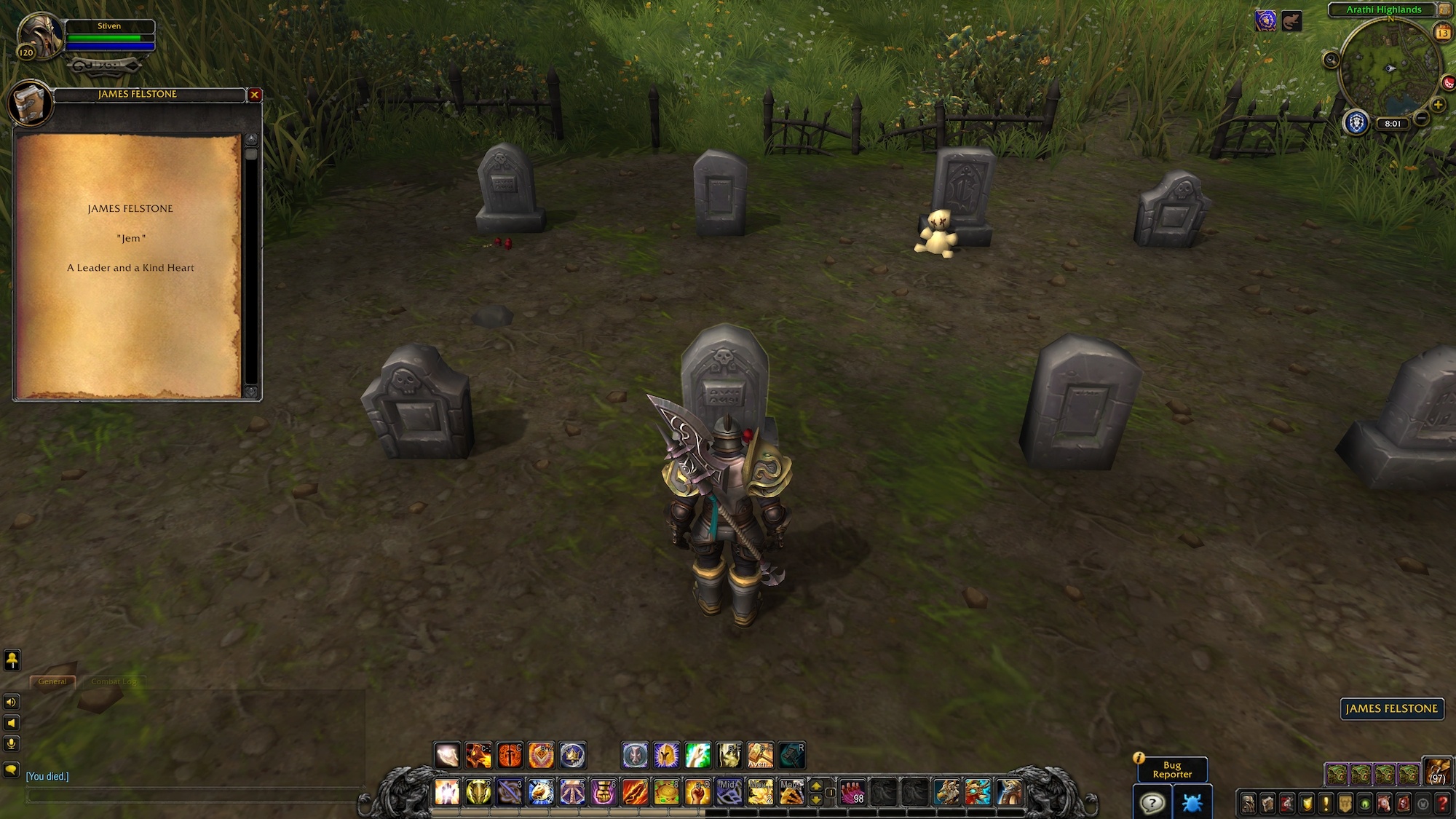Zoom out the minimap with the minus button
The image size is (1456, 819).
click(x=1420, y=117)
